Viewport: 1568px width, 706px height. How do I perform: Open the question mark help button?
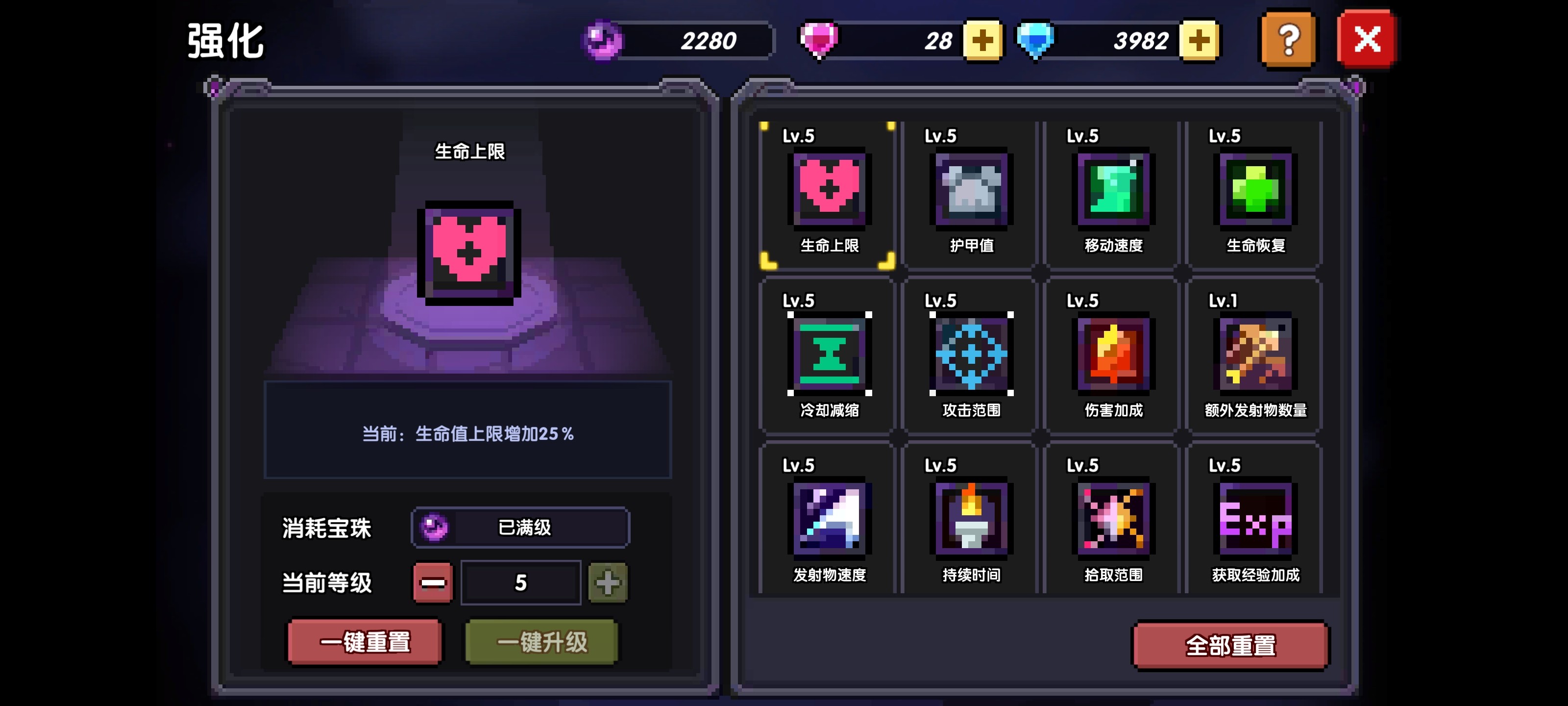pos(1288,40)
